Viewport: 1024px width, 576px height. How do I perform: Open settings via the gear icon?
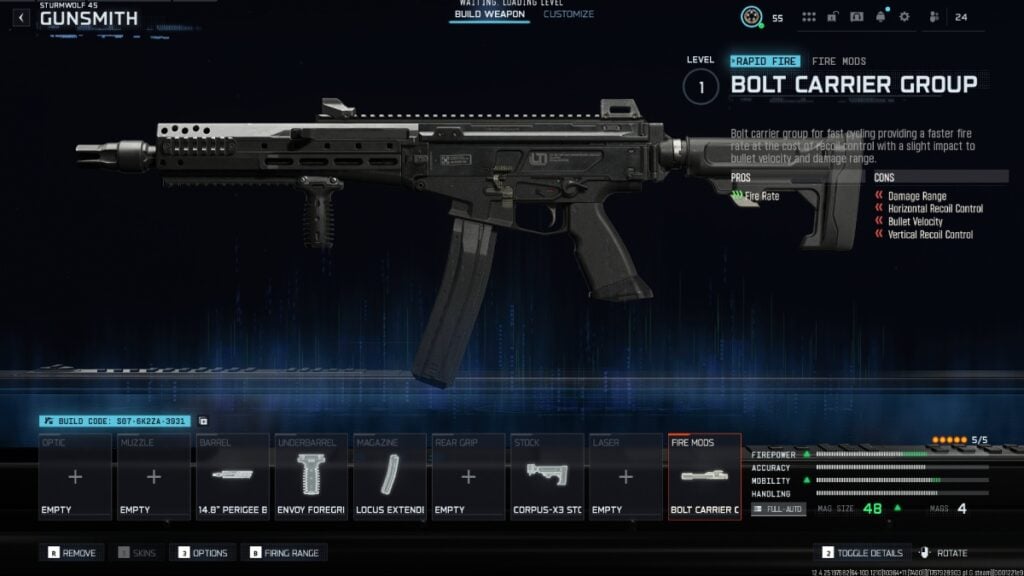pyautogui.click(x=904, y=17)
